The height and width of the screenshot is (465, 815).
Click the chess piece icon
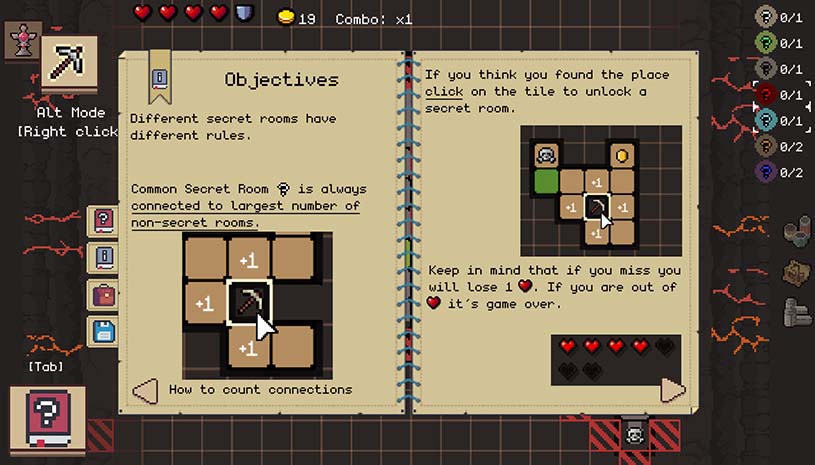click(22, 39)
